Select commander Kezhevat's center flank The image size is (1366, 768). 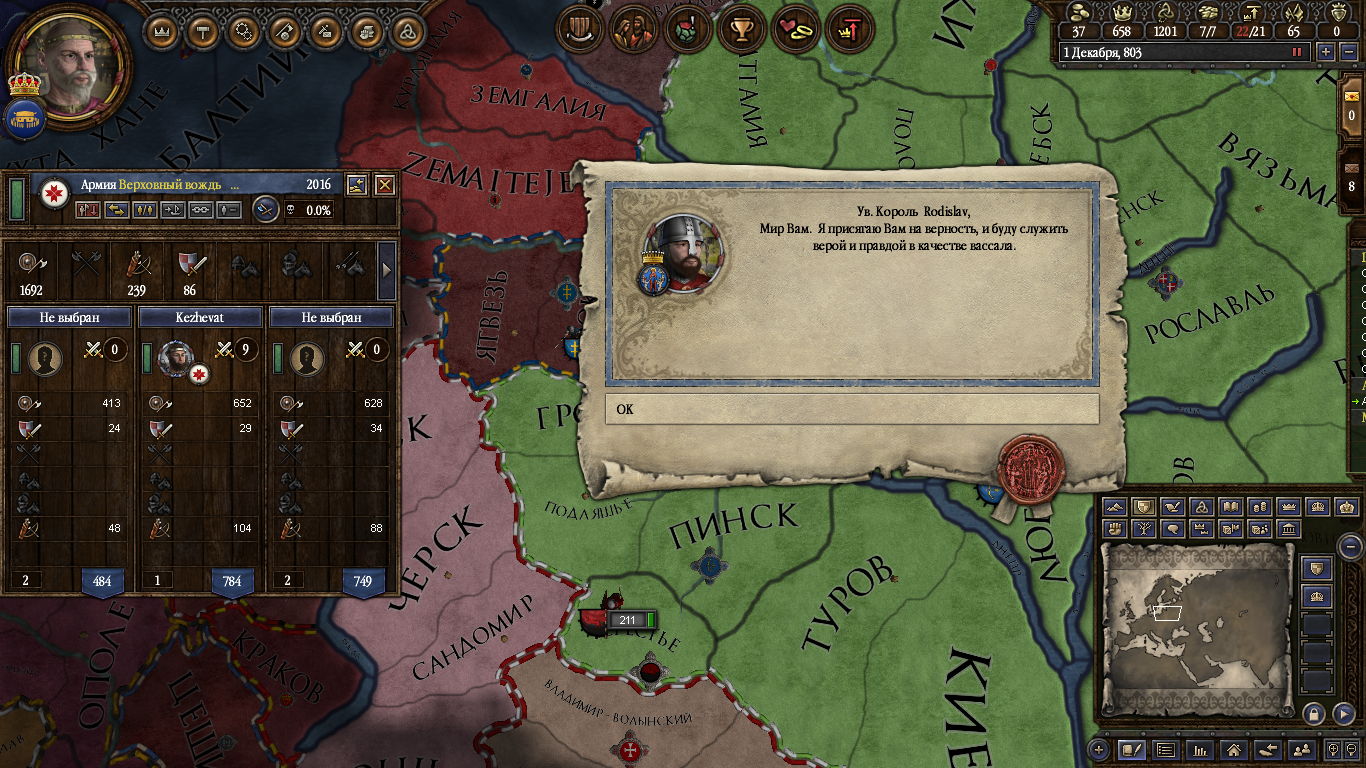tap(200, 317)
